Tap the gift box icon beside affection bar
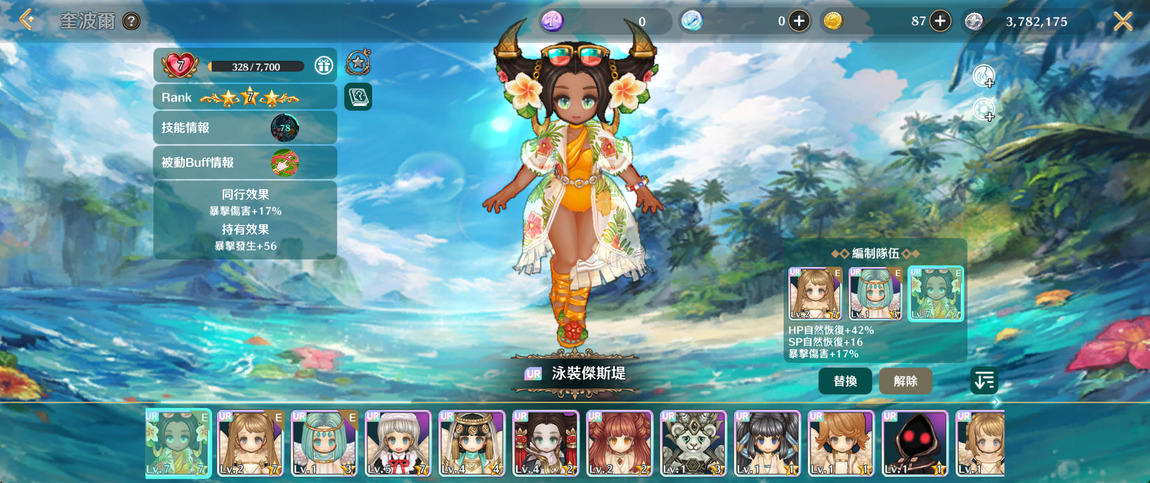This screenshot has width=1150, height=483. pos(323,66)
